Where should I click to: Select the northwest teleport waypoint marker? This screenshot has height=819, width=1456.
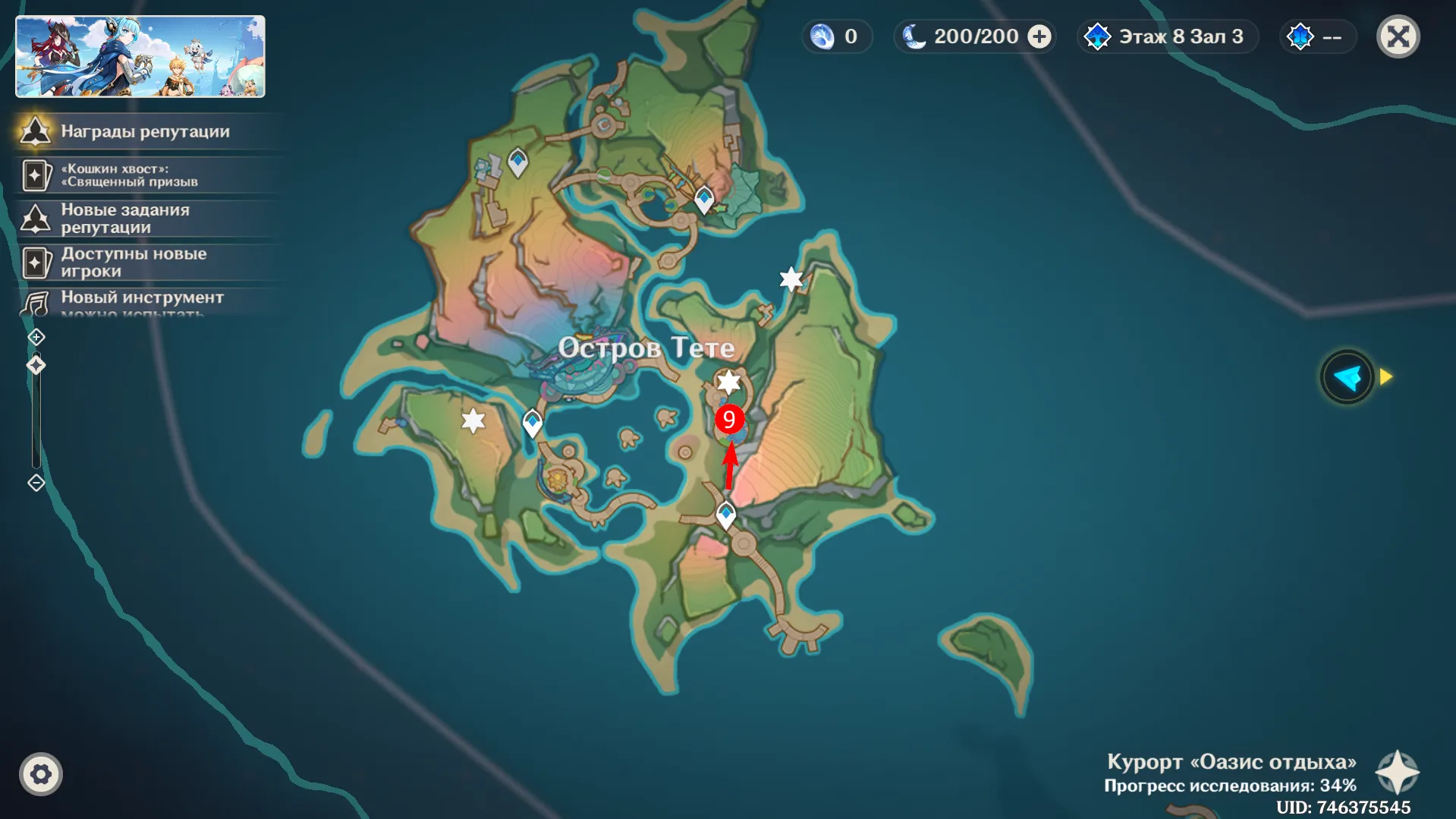click(517, 161)
